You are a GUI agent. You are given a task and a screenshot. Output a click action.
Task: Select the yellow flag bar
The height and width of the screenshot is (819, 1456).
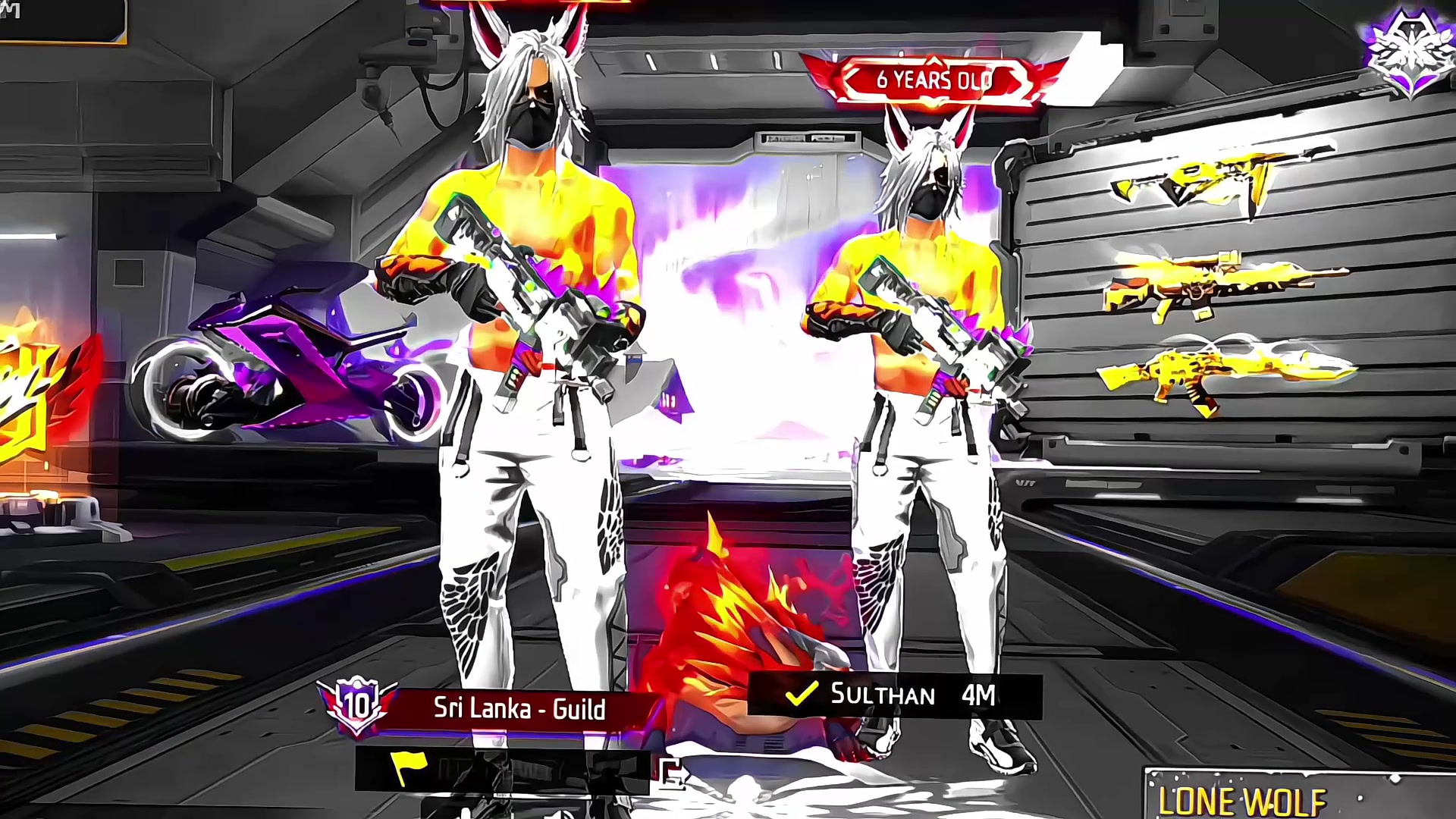click(500, 770)
